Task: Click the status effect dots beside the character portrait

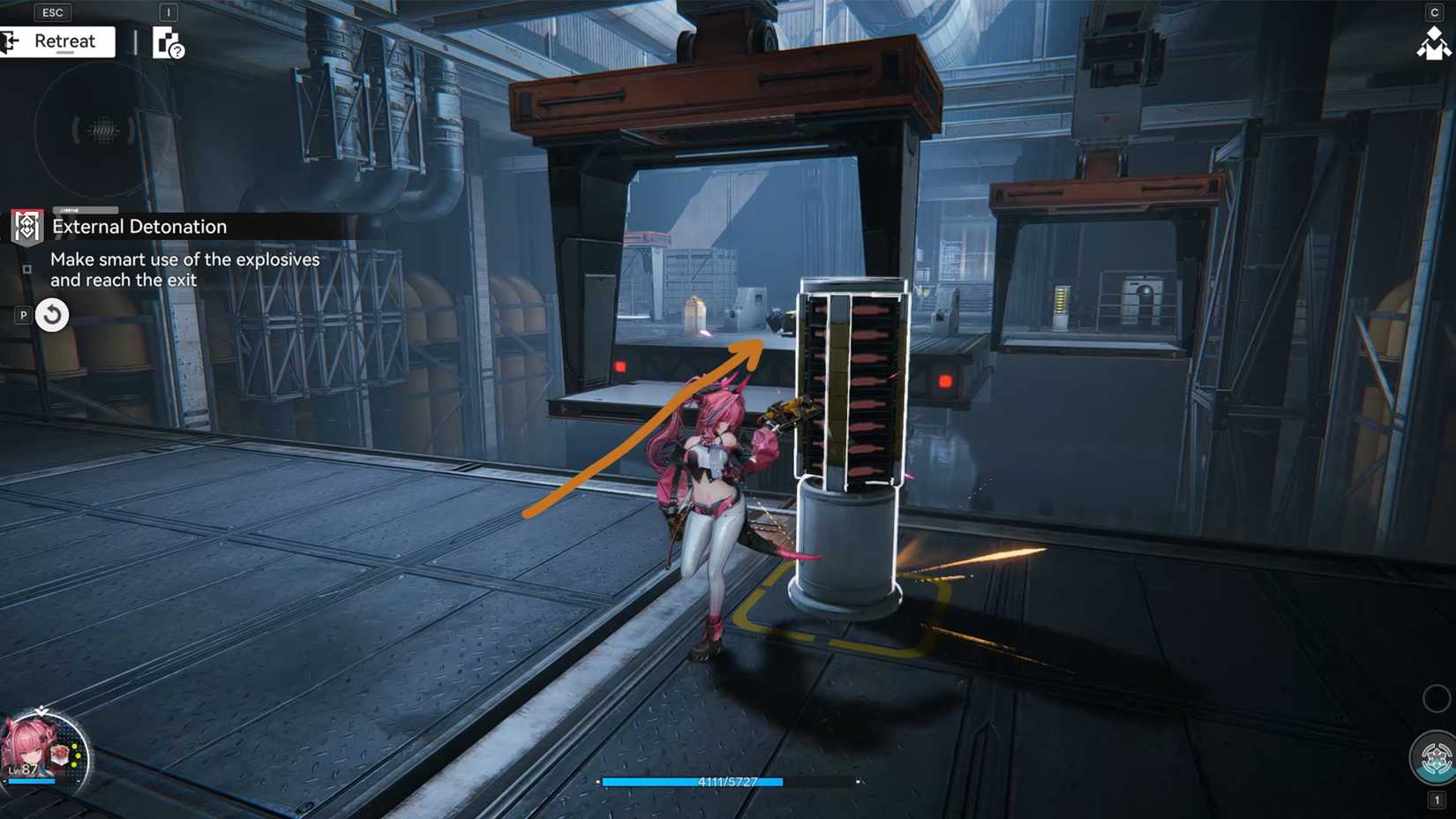Action: coord(76,755)
